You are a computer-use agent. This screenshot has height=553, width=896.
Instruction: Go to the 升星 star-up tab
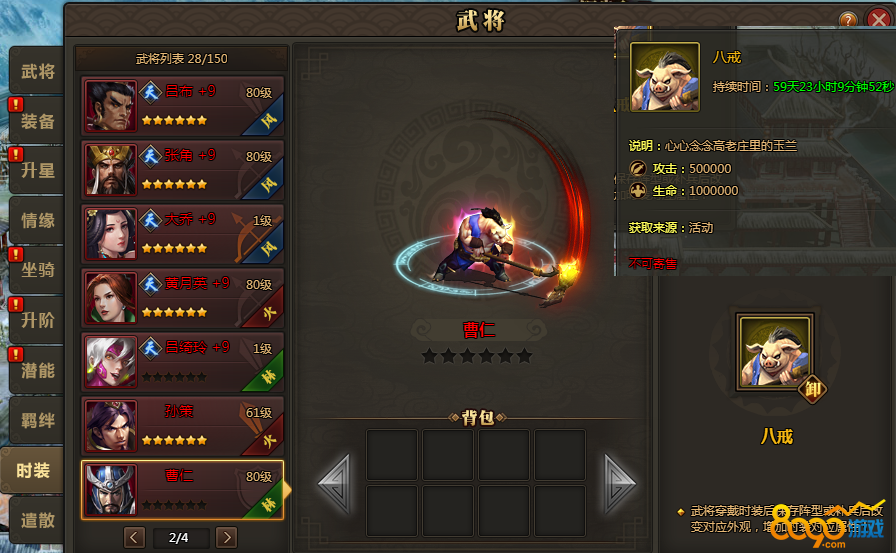point(38,171)
